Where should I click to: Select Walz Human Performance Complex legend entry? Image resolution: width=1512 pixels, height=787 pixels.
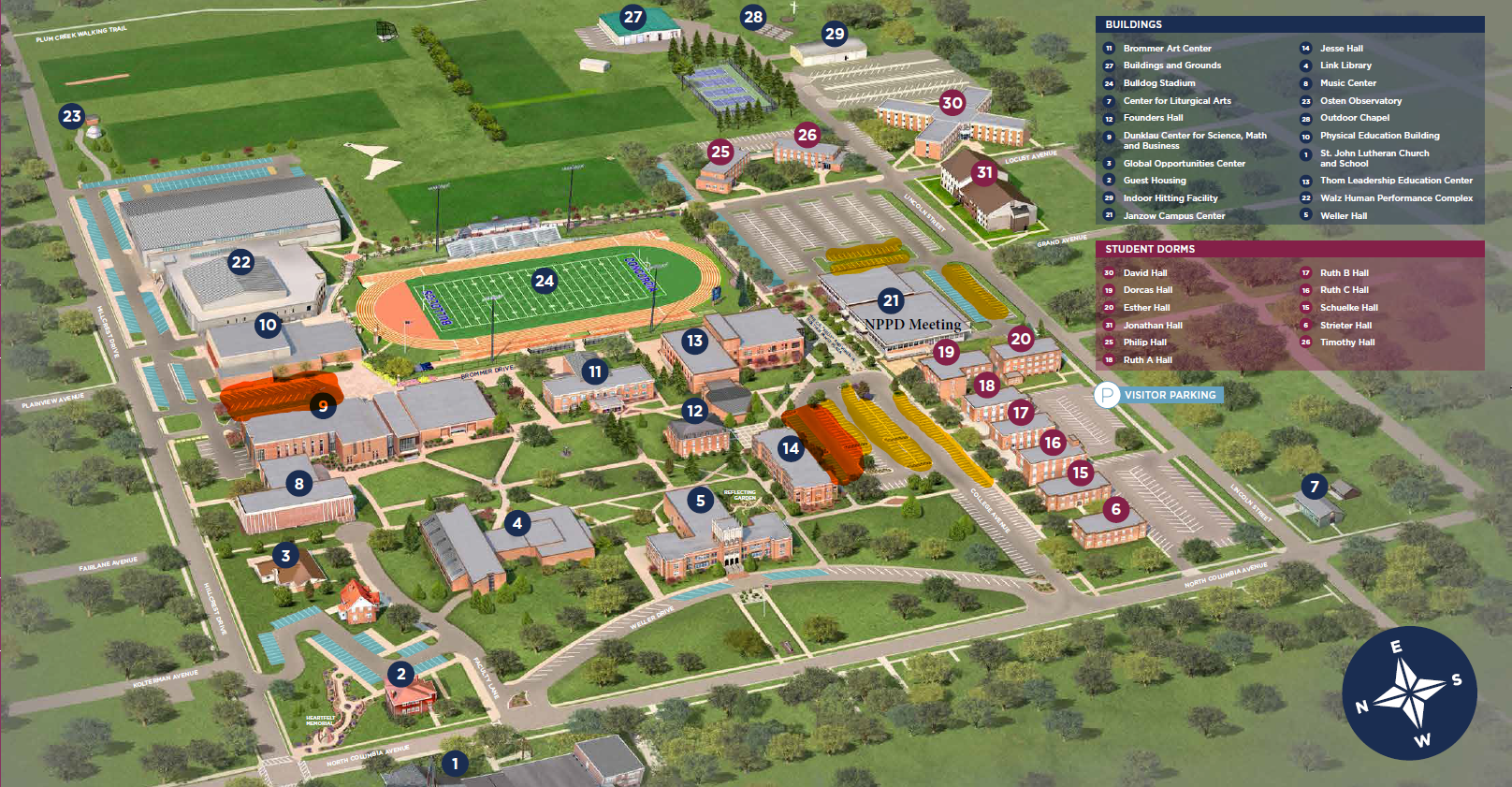(x=1396, y=198)
